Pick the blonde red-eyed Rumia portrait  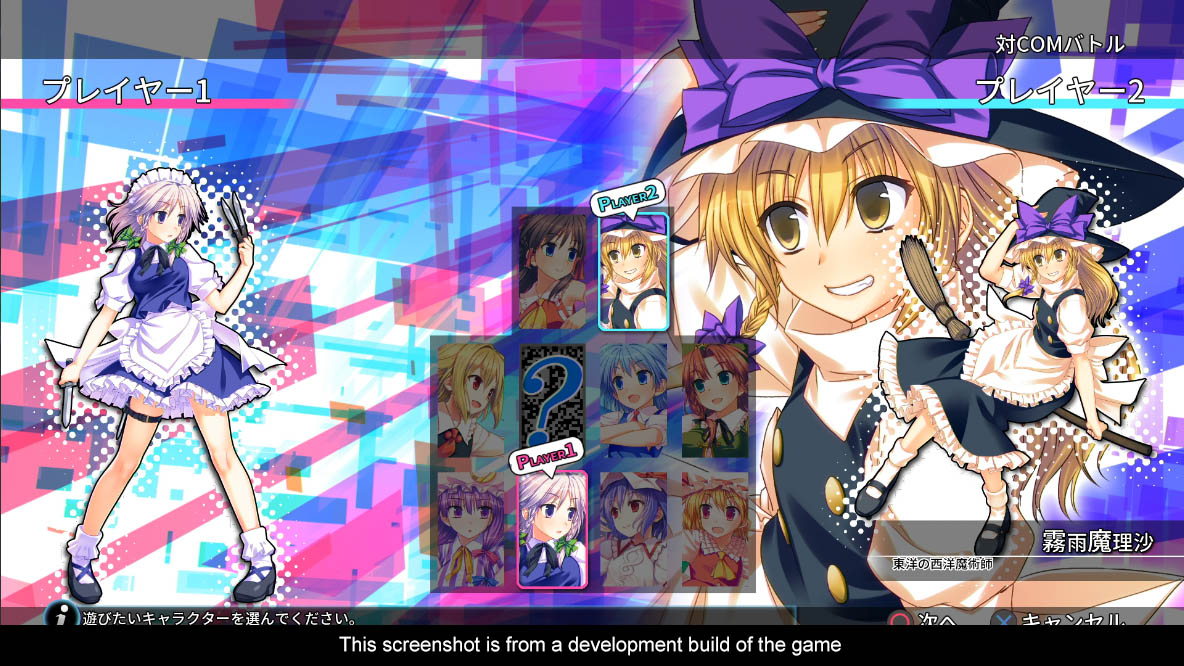(470, 400)
